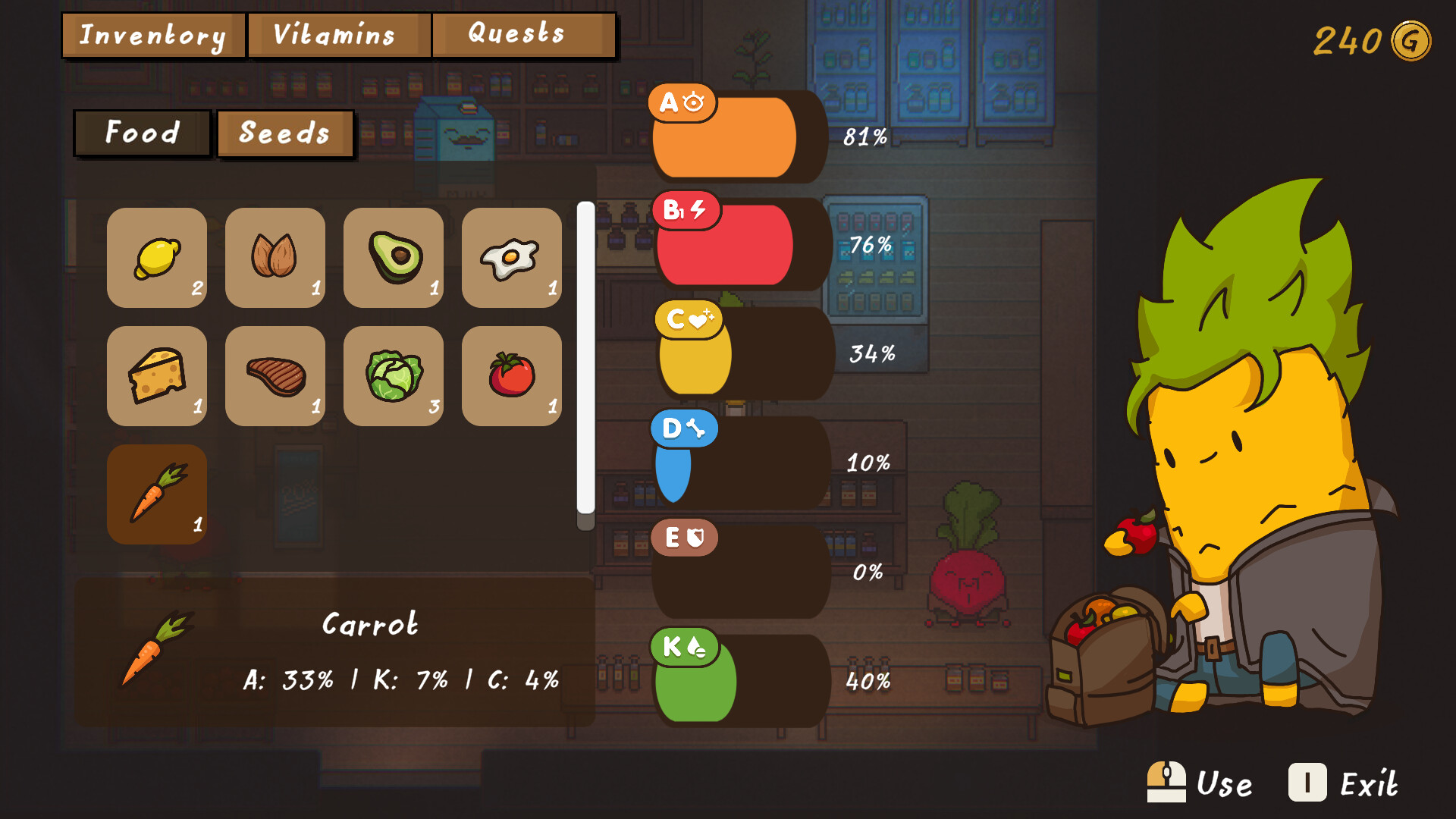
Task: Open the Food category
Action: tap(142, 133)
